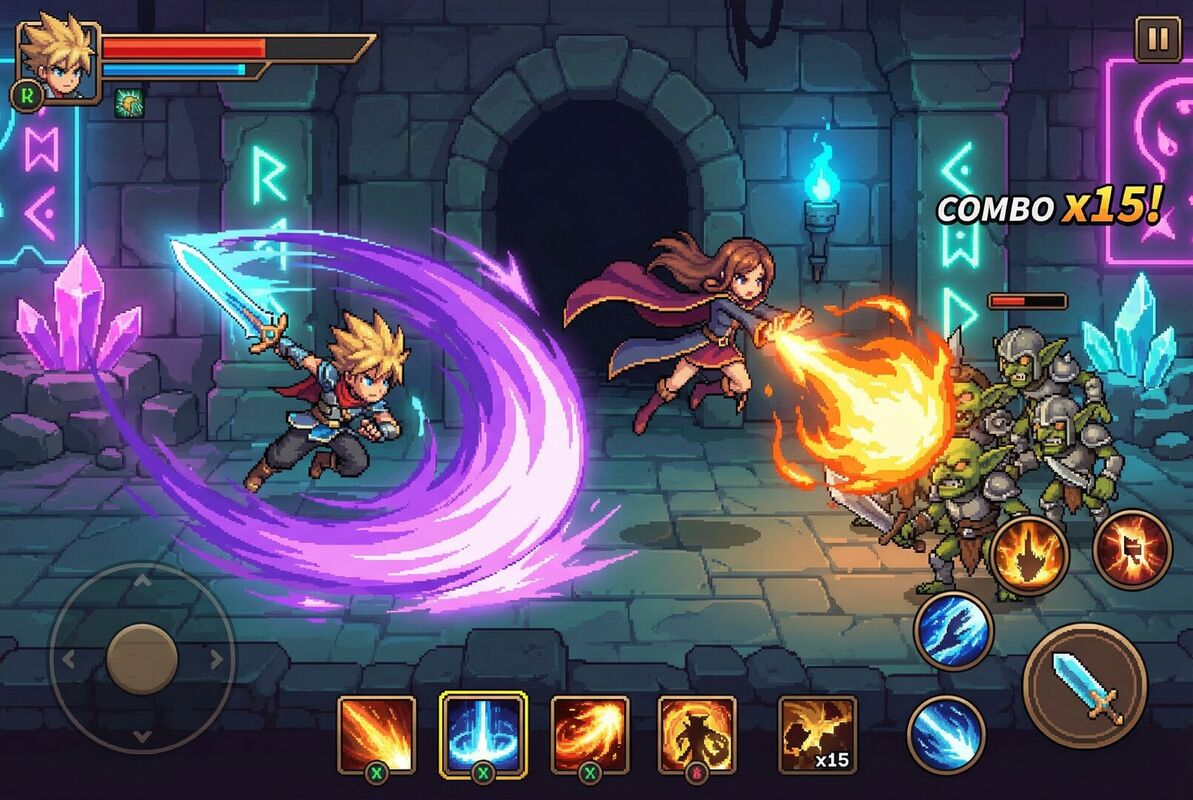Viewport: 1193px width, 800px height.
Task: Activate the round blue ice streak skill
Action: pos(946,733)
